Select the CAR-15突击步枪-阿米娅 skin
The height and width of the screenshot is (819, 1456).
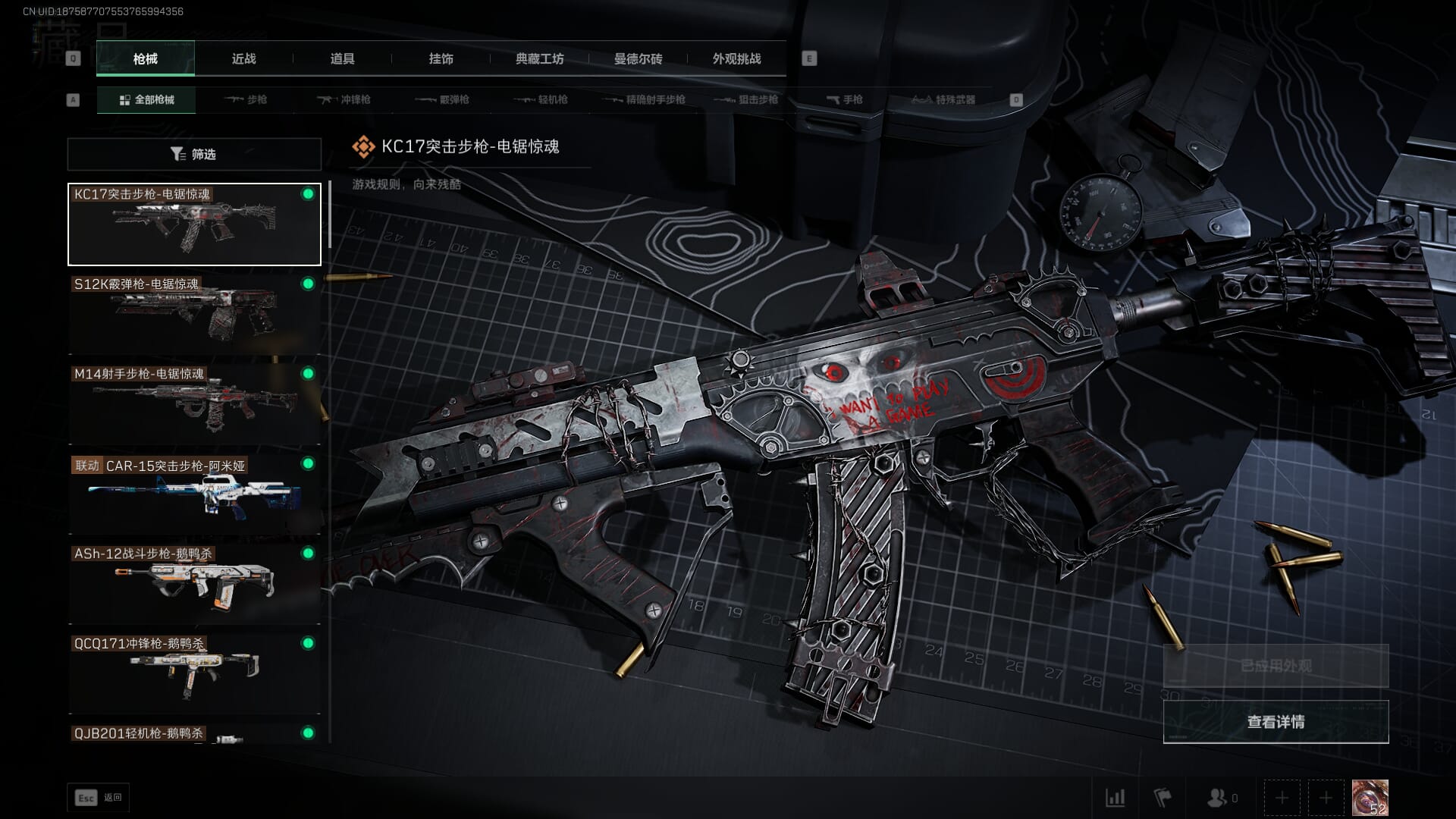194,494
